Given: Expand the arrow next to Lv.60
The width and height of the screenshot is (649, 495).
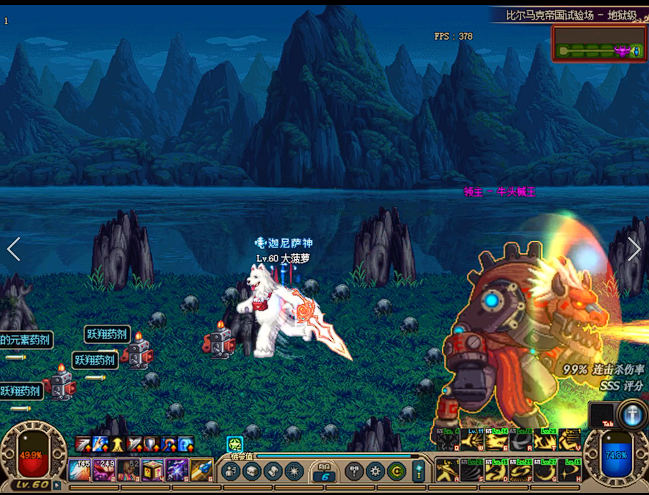Looking at the screenshot, I should 57,485.
